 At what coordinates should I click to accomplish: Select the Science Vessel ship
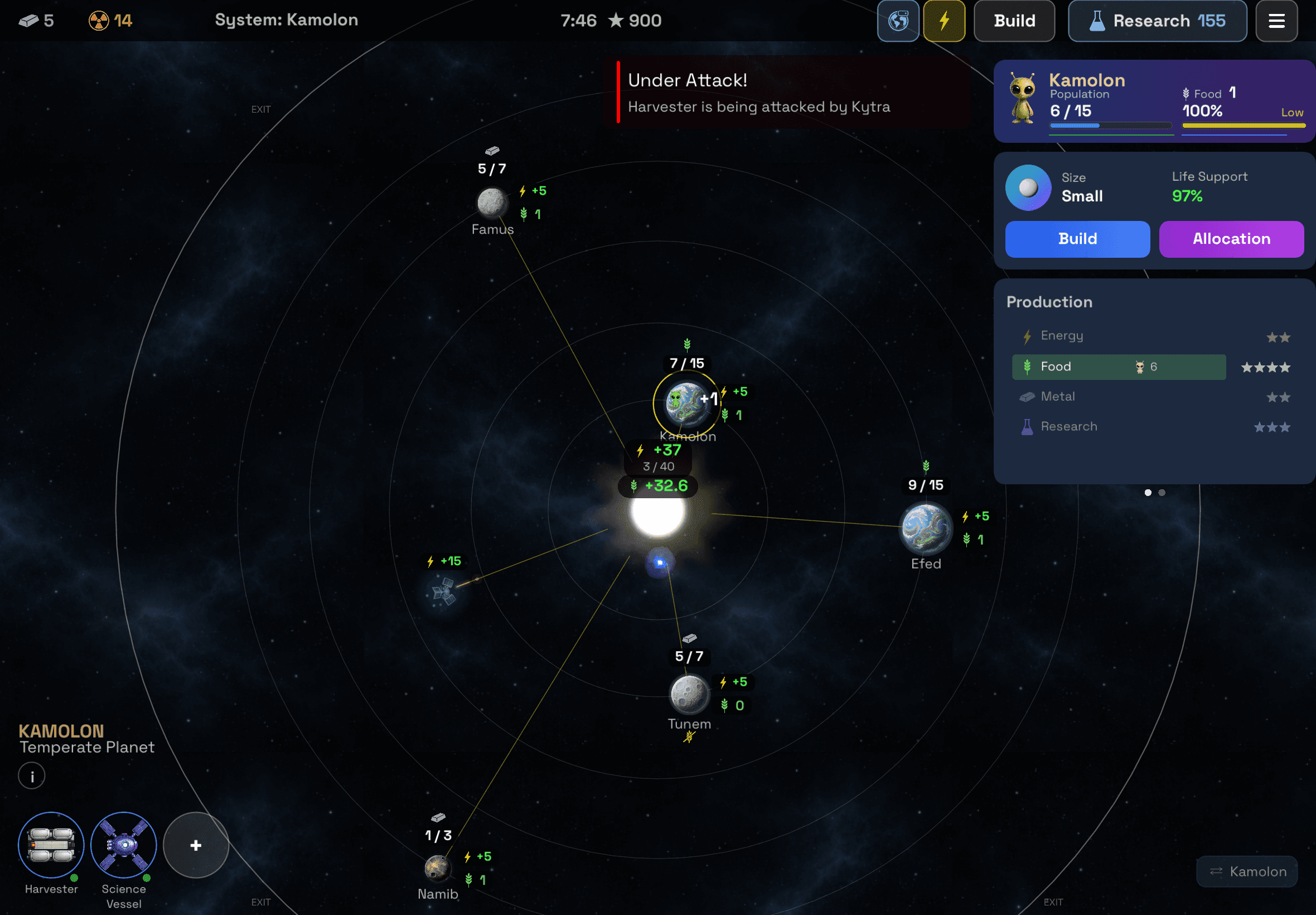coord(124,845)
